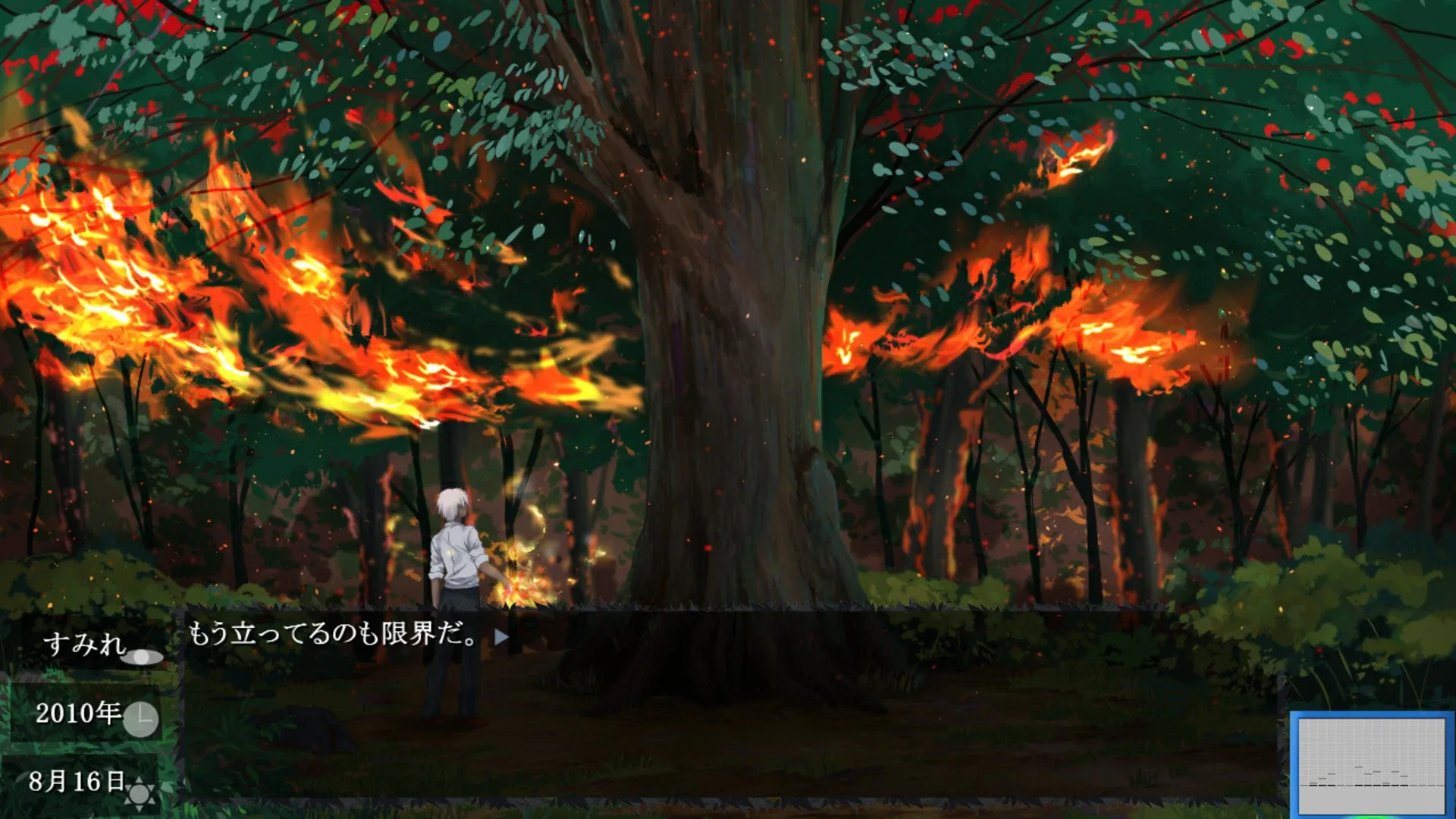Click the leftmost note row in the piano roll

click(x=1313, y=785)
